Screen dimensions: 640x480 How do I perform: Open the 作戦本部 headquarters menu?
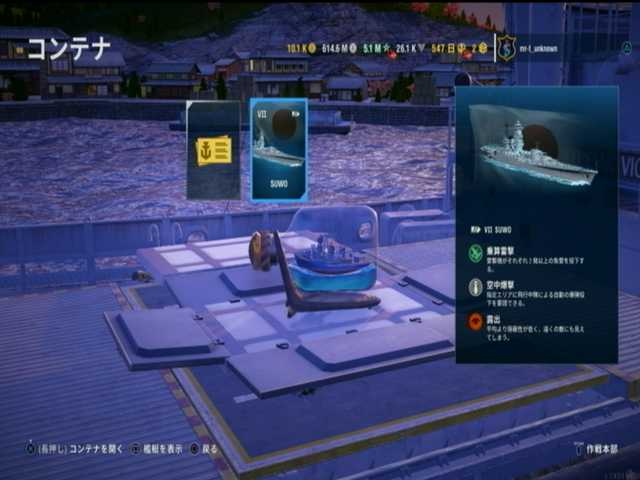pos(600,449)
